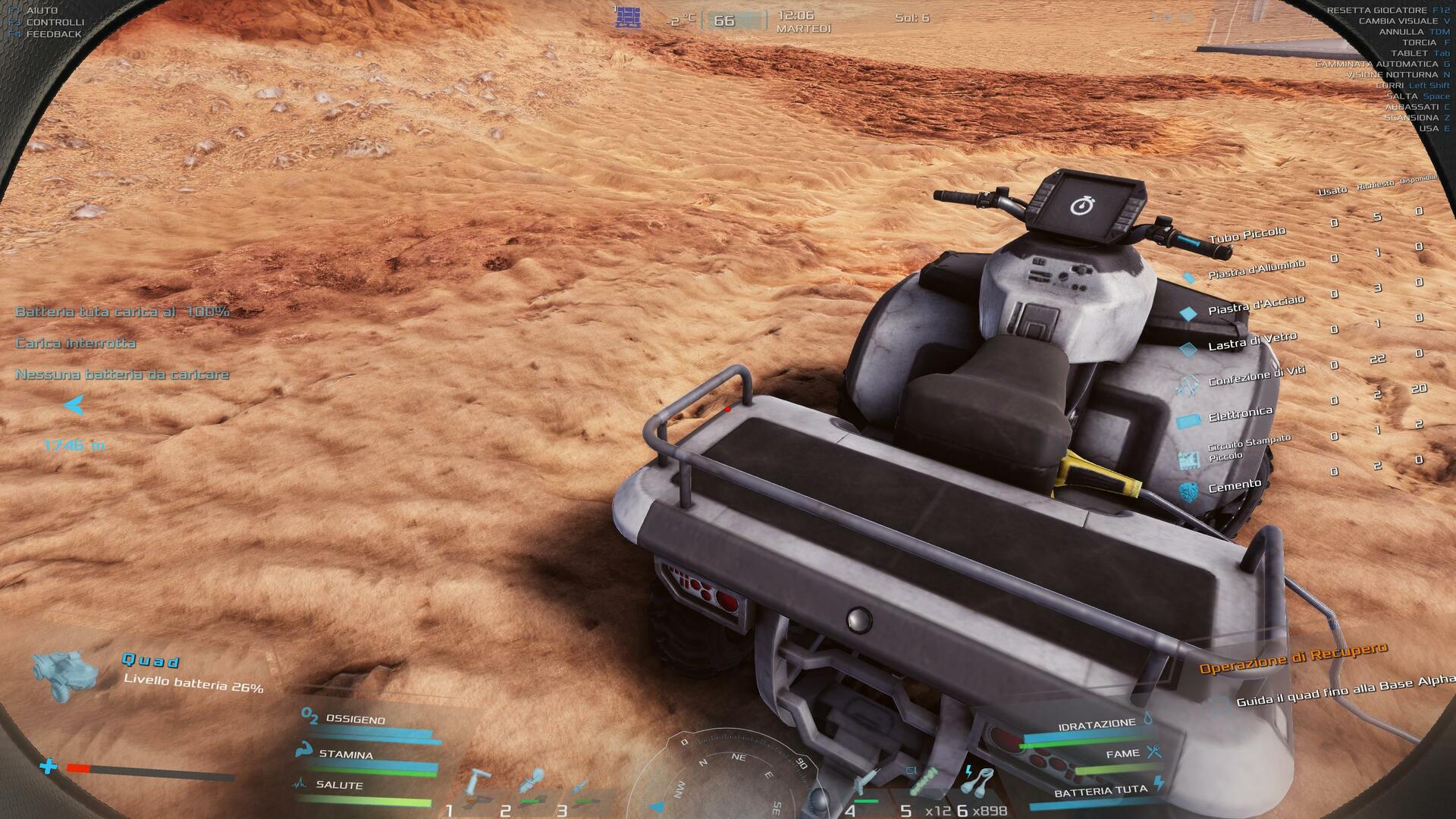The image size is (1456, 819).
Task: Open the Operazione di Recupero objective
Action: [x=1293, y=658]
